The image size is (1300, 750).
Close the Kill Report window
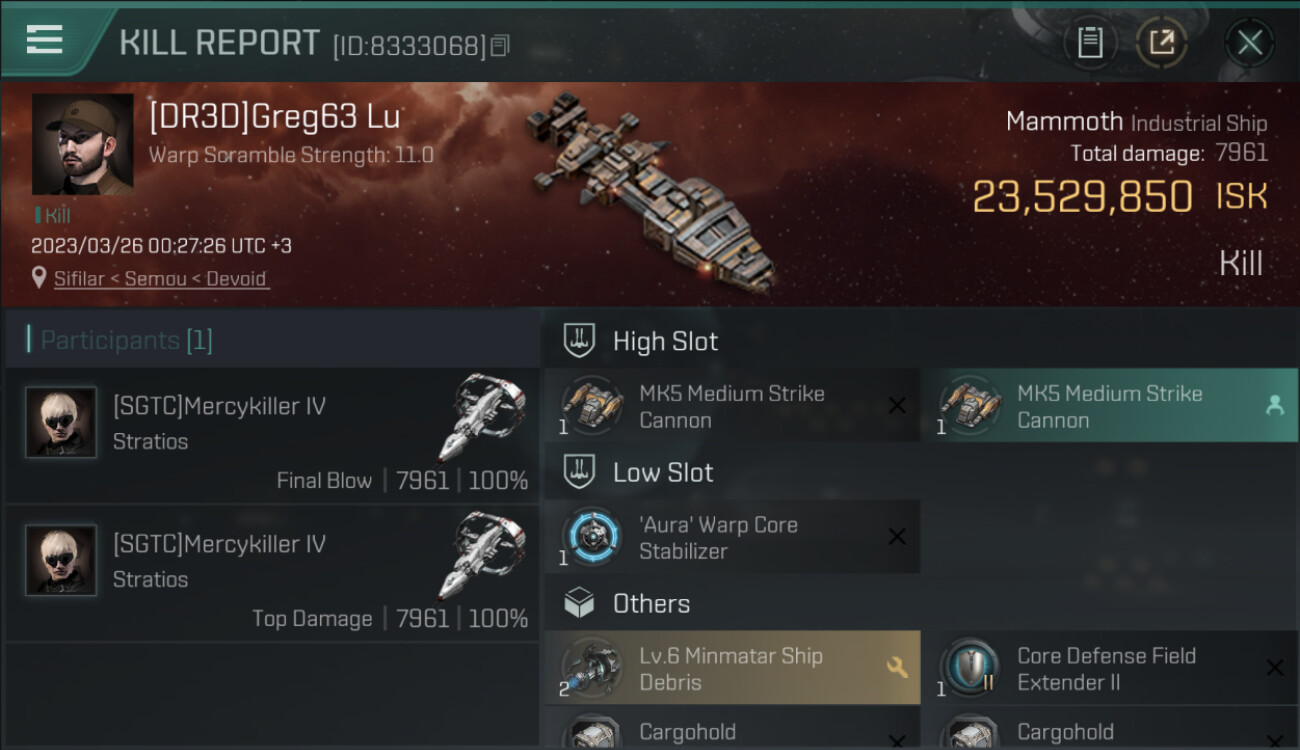[1249, 42]
